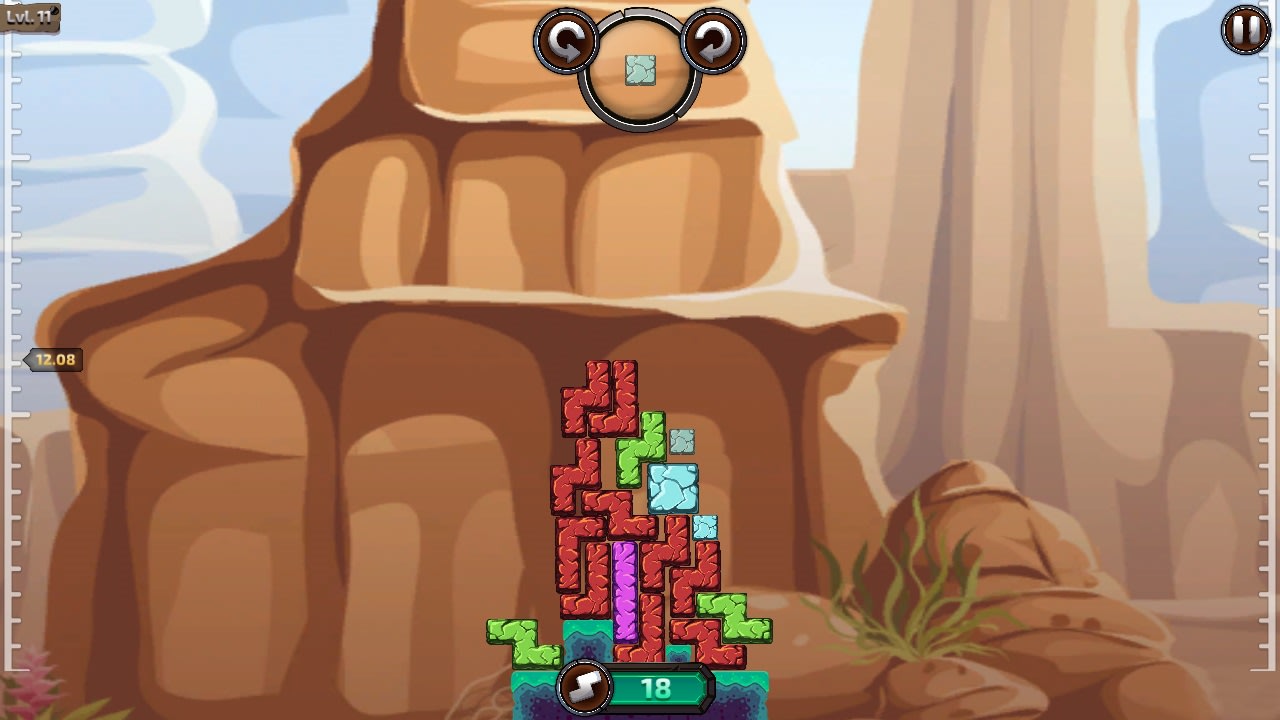Screen dimensions: 1280x720
Task: Expand the level badge notch marker
Action: [x=30, y=15]
